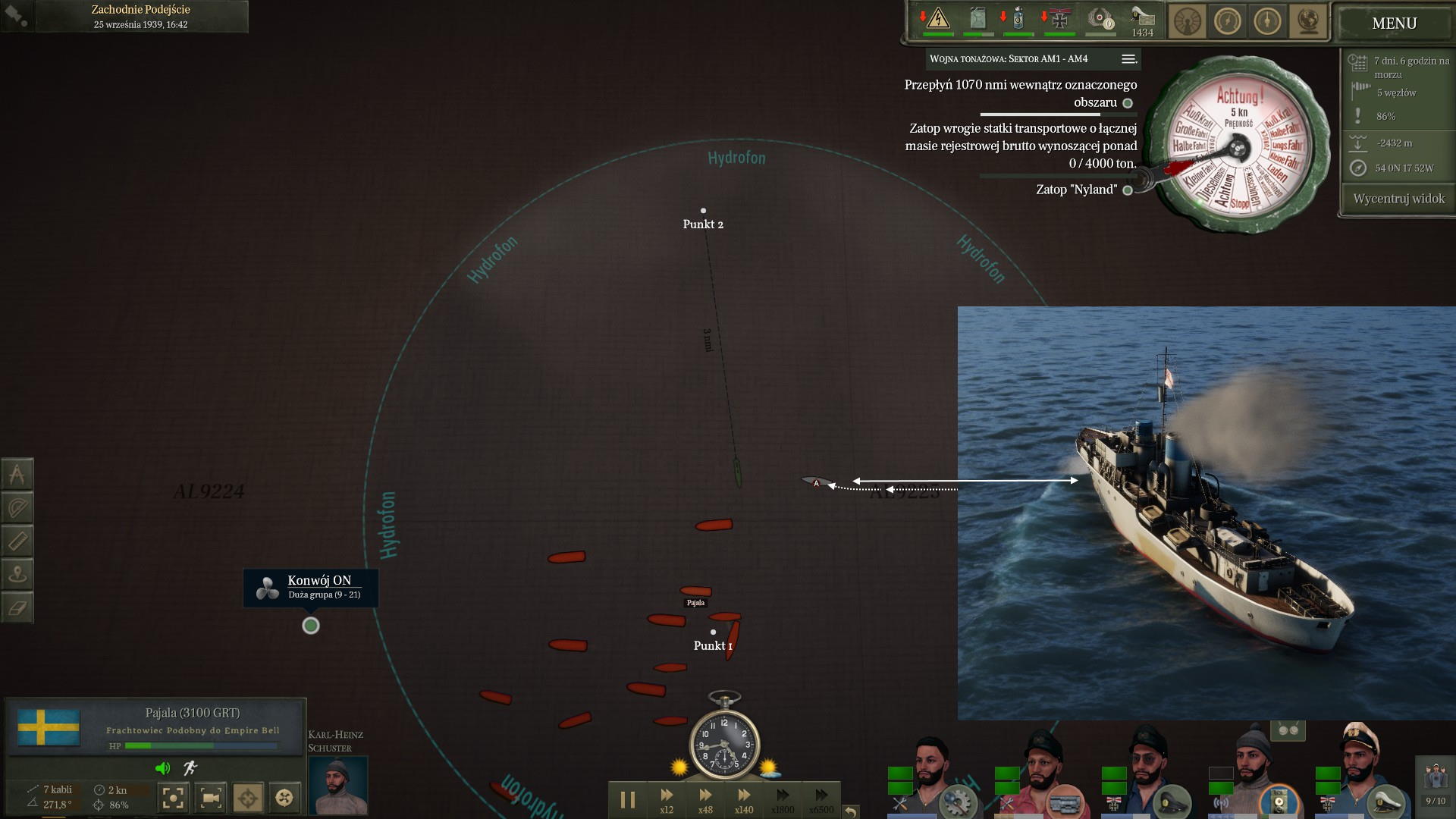Image resolution: width=1456 pixels, height=819 pixels.
Task: Toggle the green speaker sound icon
Action: coord(162,768)
